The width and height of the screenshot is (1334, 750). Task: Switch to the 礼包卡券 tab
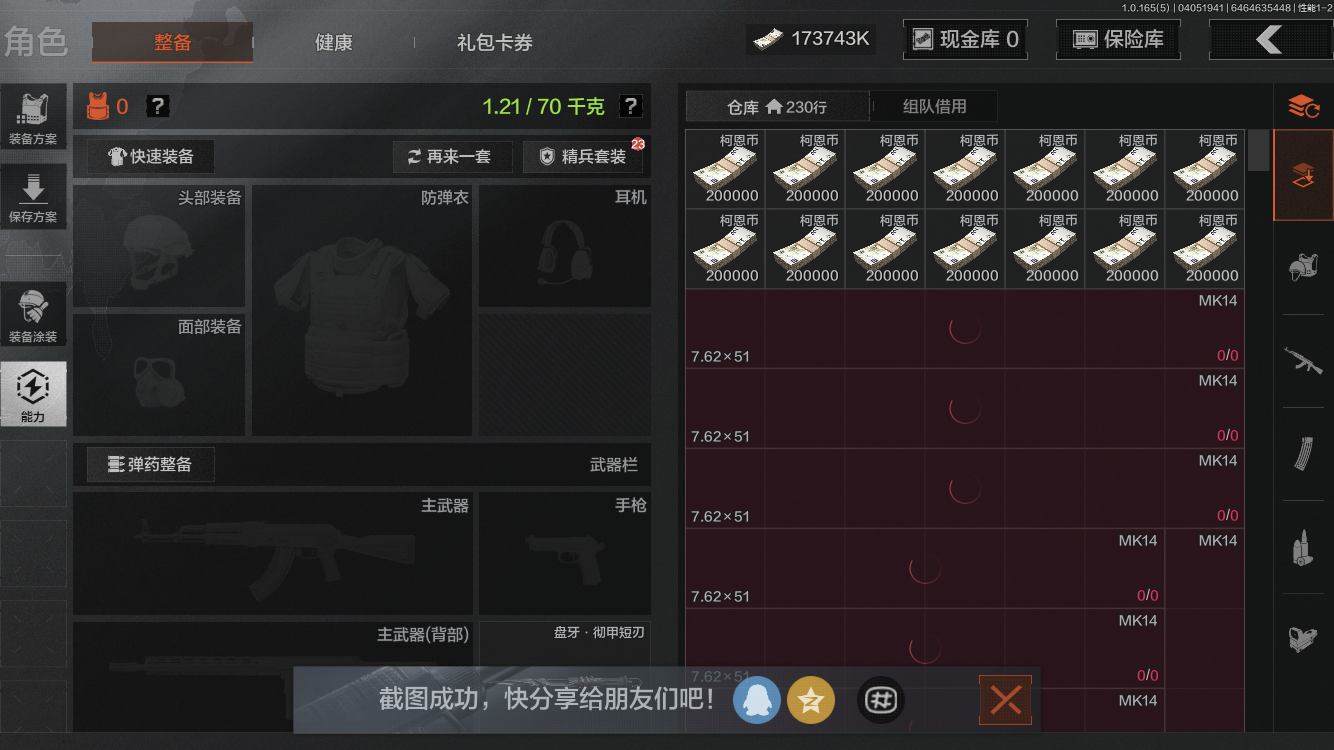(x=492, y=43)
